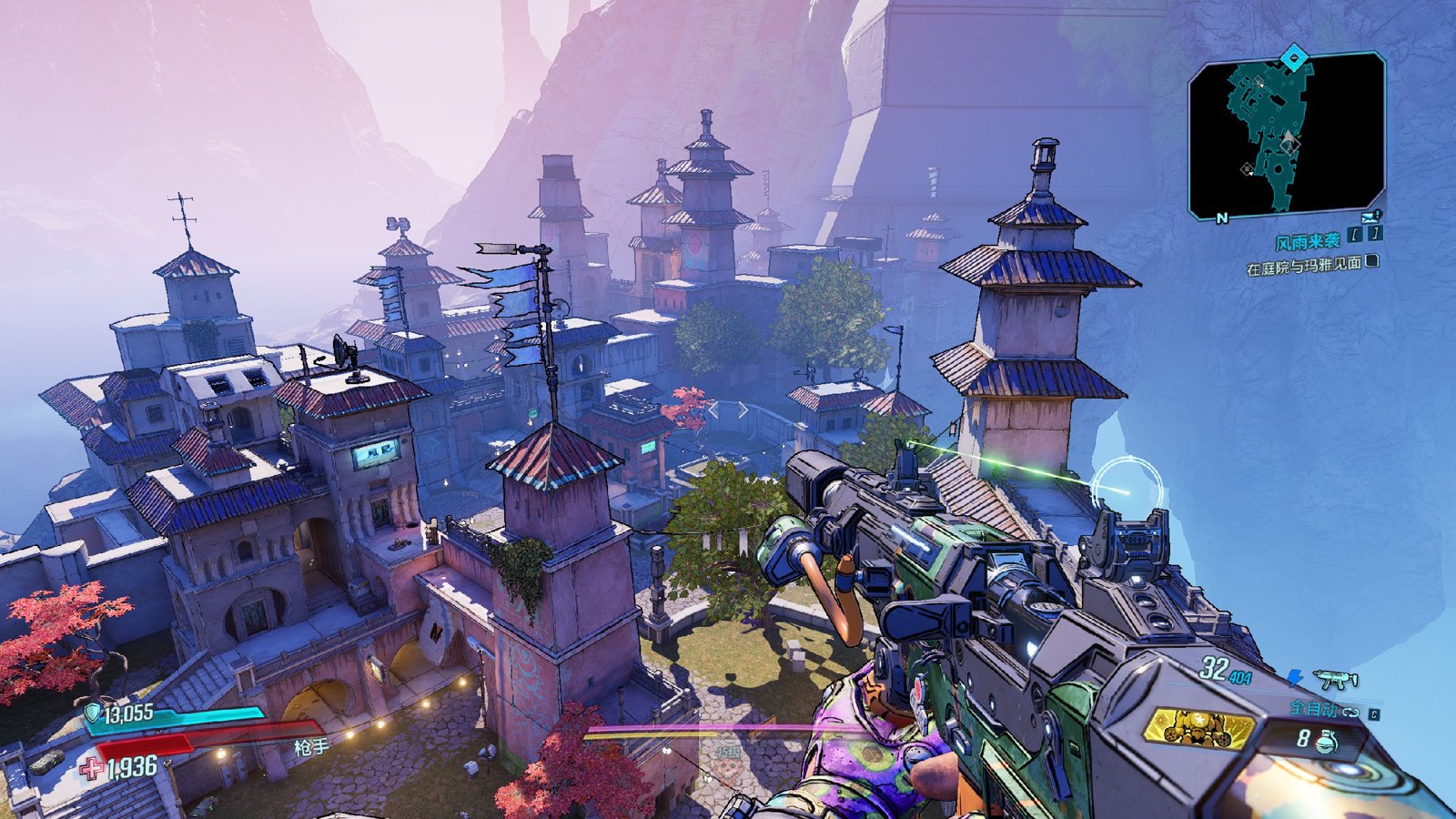
Task: Toggle the 全自动 fire mode label
Action: point(1311,708)
